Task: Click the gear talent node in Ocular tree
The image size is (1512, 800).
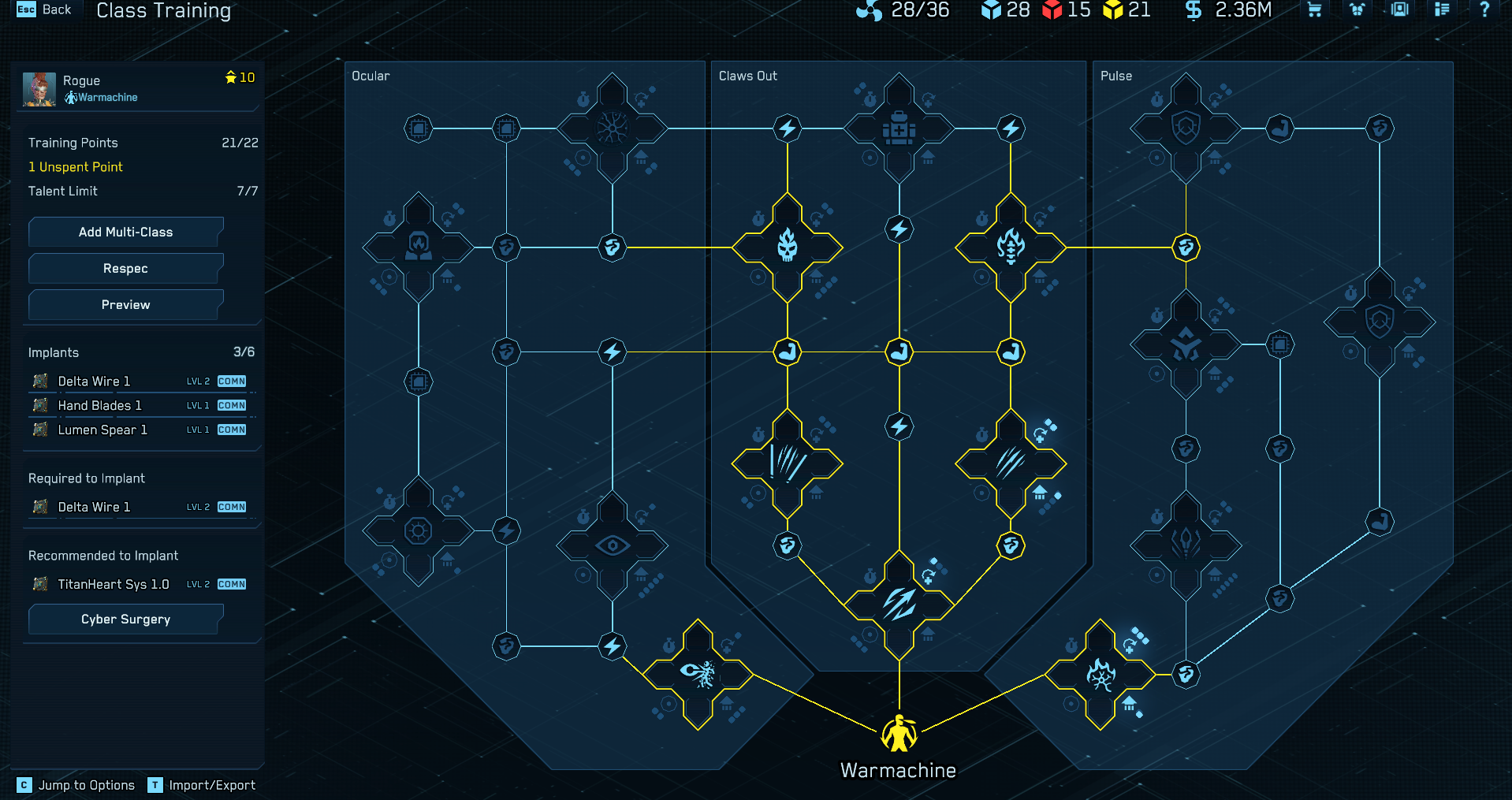Action: click(x=419, y=531)
